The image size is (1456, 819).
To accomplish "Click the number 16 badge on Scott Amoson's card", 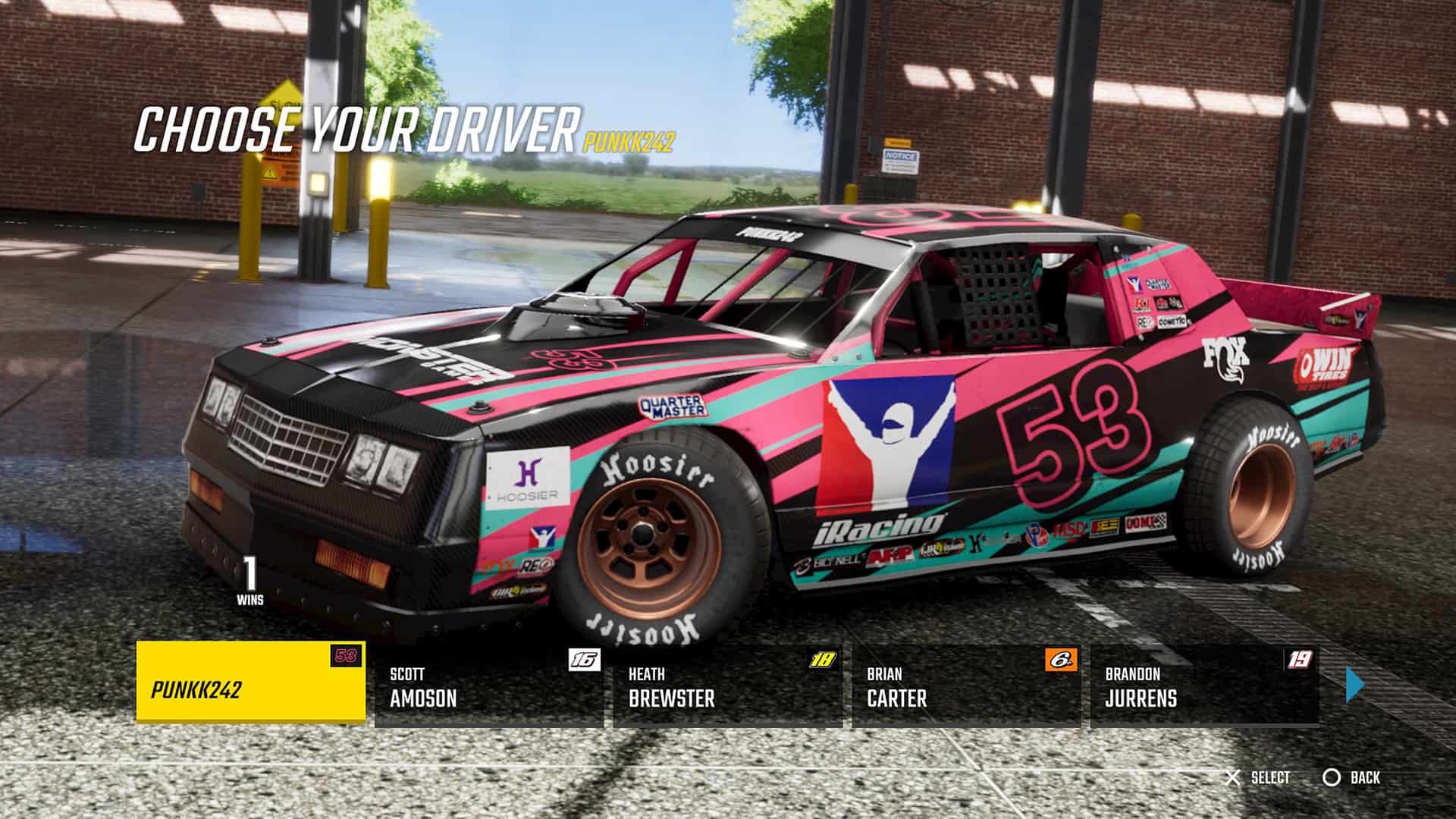I will coord(583,661).
